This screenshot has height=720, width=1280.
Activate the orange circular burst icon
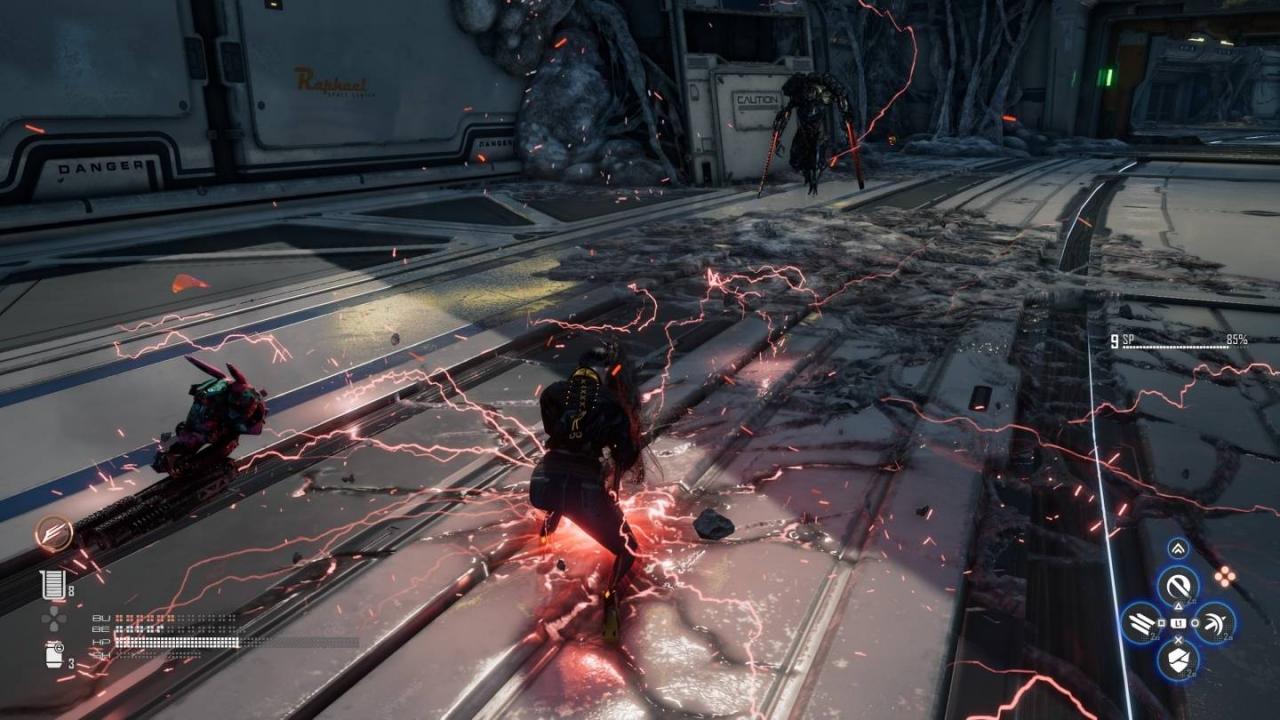tap(51, 533)
